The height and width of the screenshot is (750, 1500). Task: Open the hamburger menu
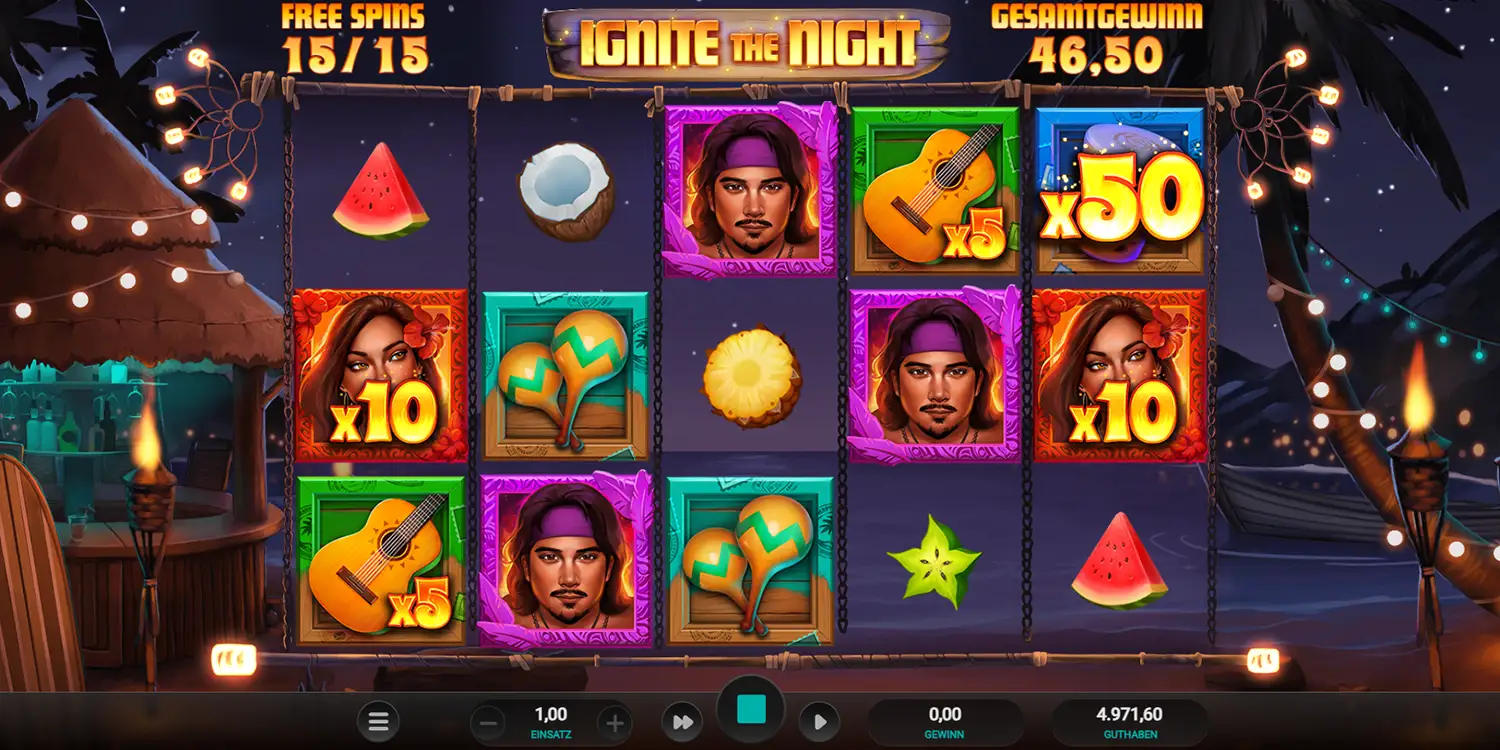378,722
